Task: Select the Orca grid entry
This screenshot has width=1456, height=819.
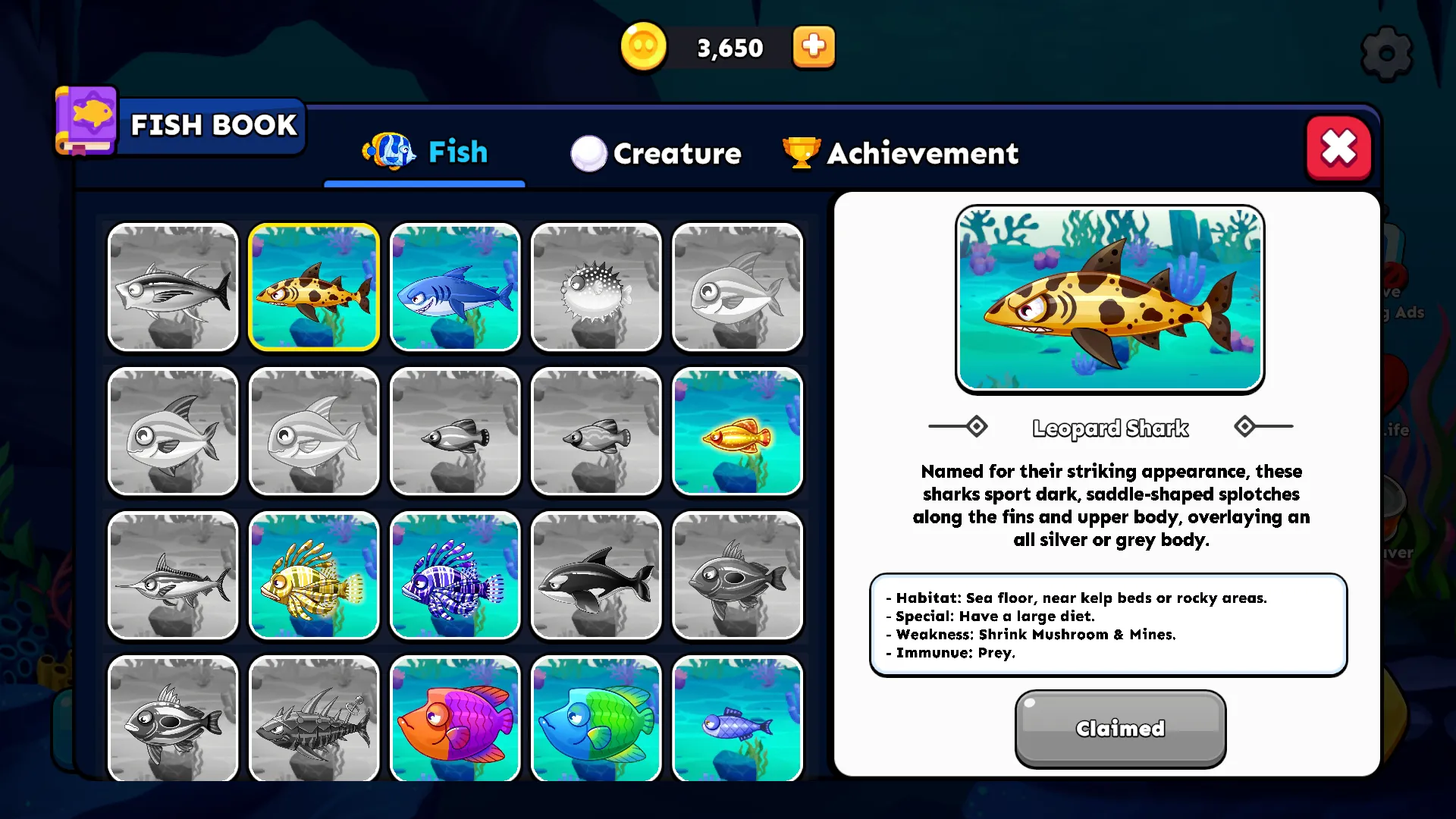Action: 596,576
